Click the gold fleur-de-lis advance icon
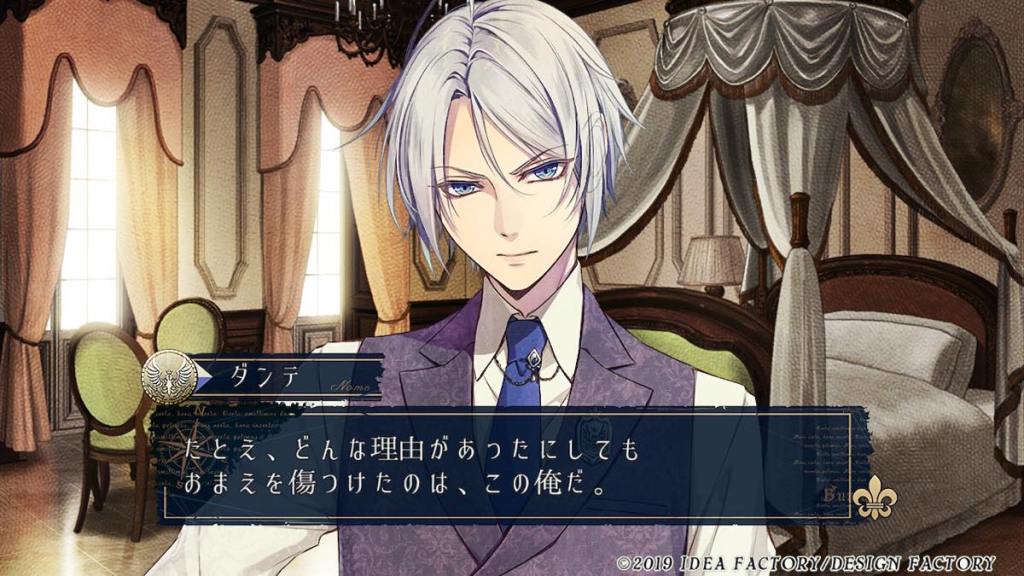Viewport: 1024px width, 576px height. (875, 498)
